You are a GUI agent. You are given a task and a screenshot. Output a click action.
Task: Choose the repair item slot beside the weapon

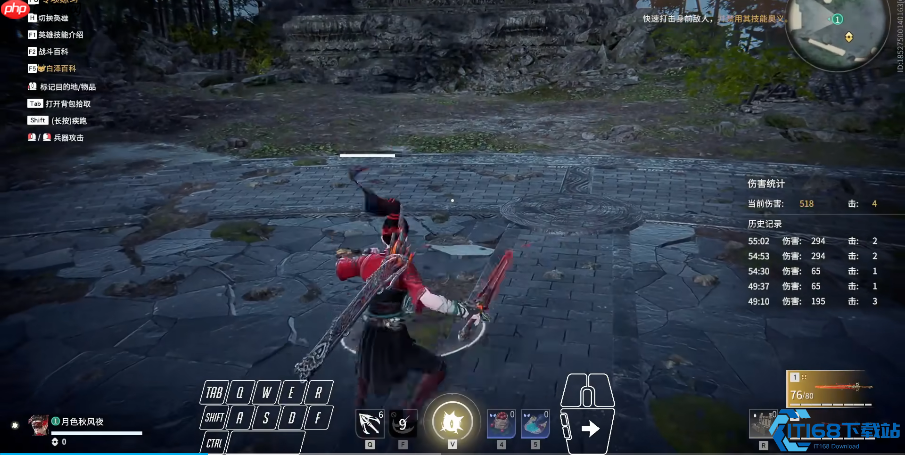(763, 424)
